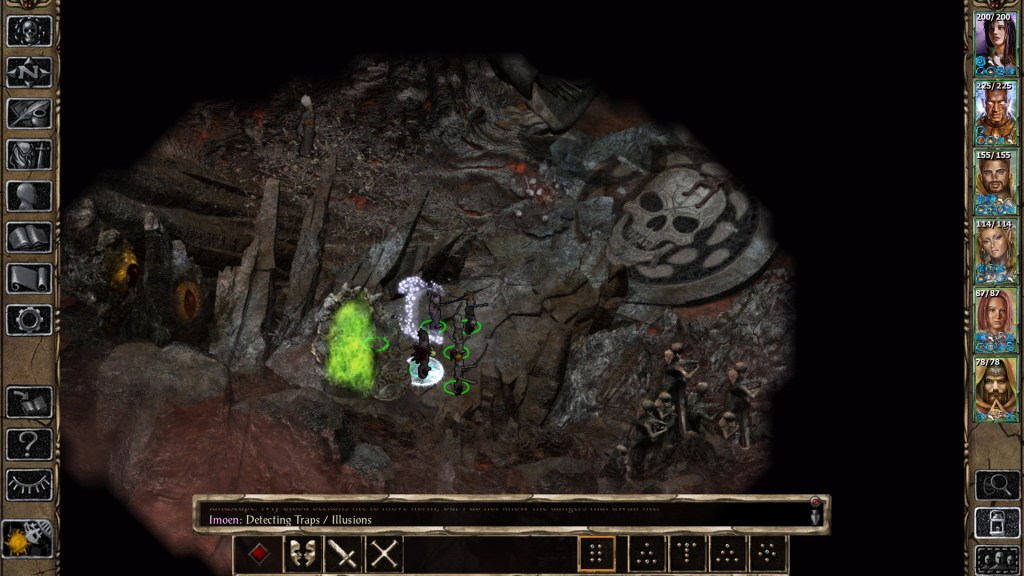Choose the single sword attack action
The image size is (1024, 576).
342,554
